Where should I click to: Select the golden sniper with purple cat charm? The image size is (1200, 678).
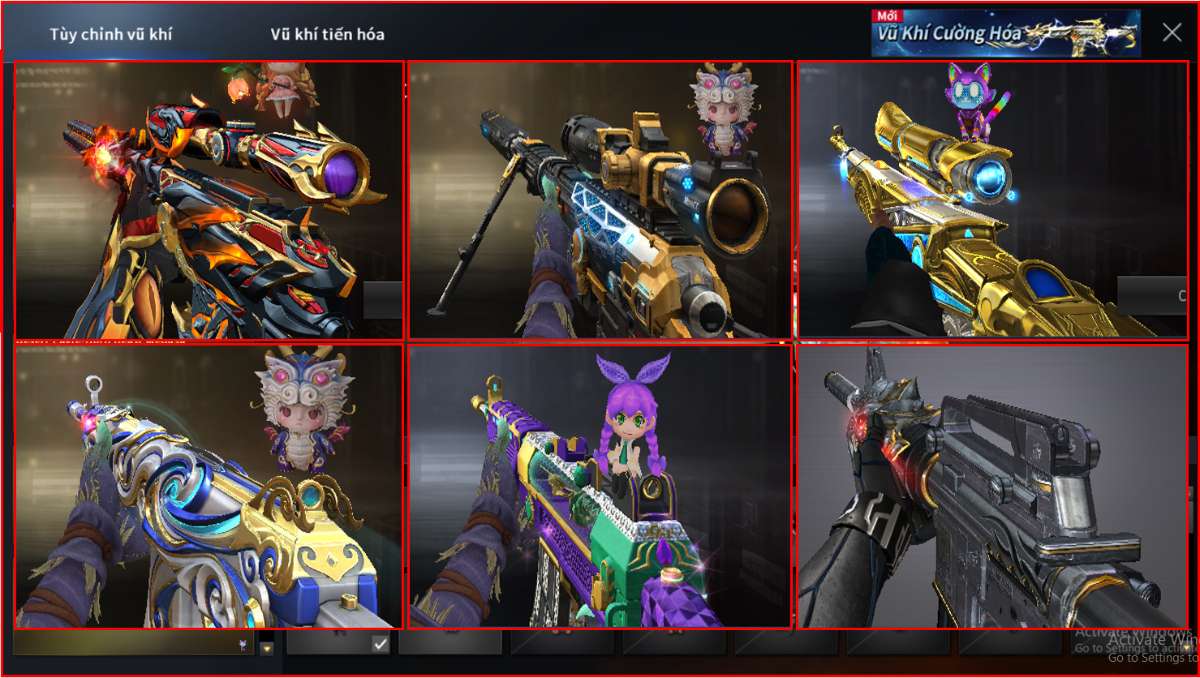coord(992,200)
